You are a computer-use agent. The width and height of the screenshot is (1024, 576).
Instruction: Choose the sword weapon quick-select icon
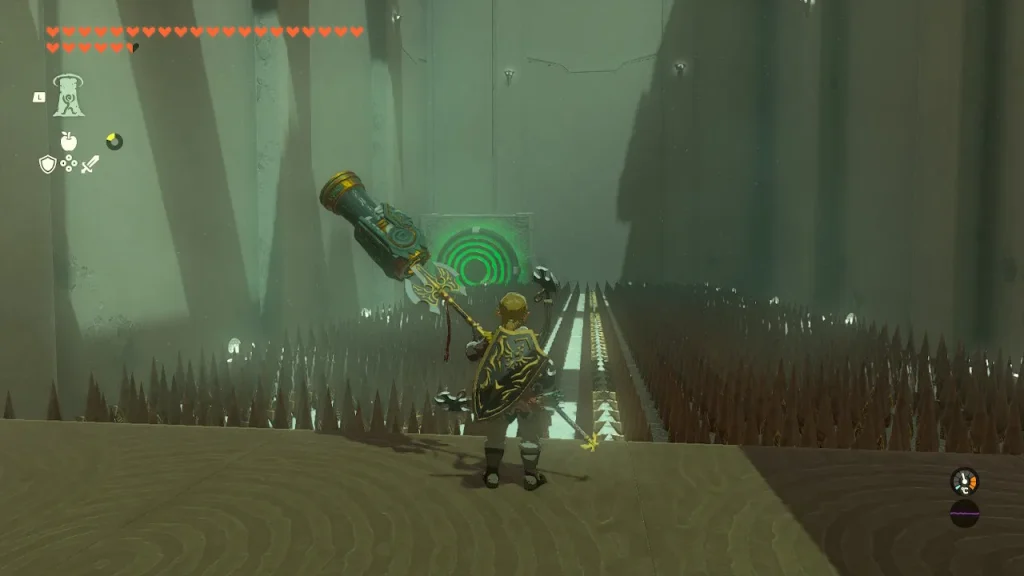(90, 164)
